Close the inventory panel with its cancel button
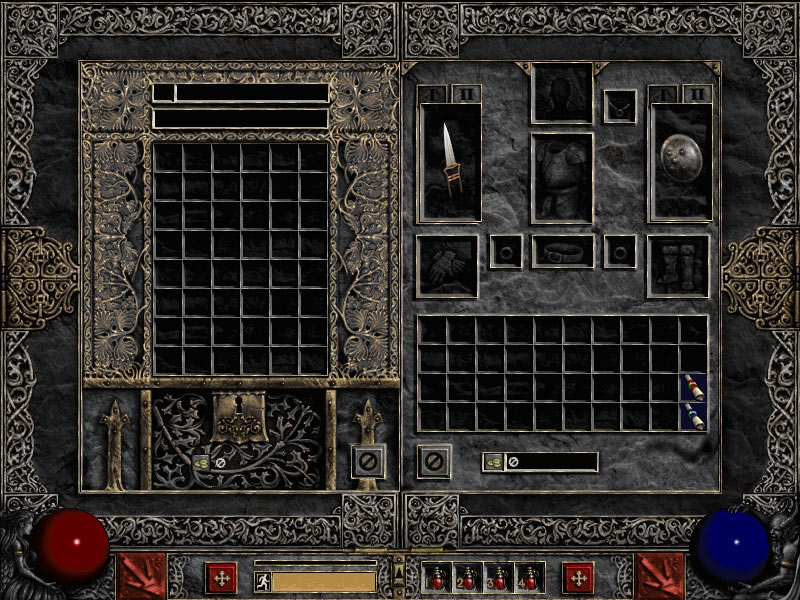800x600 pixels. (434, 461)
